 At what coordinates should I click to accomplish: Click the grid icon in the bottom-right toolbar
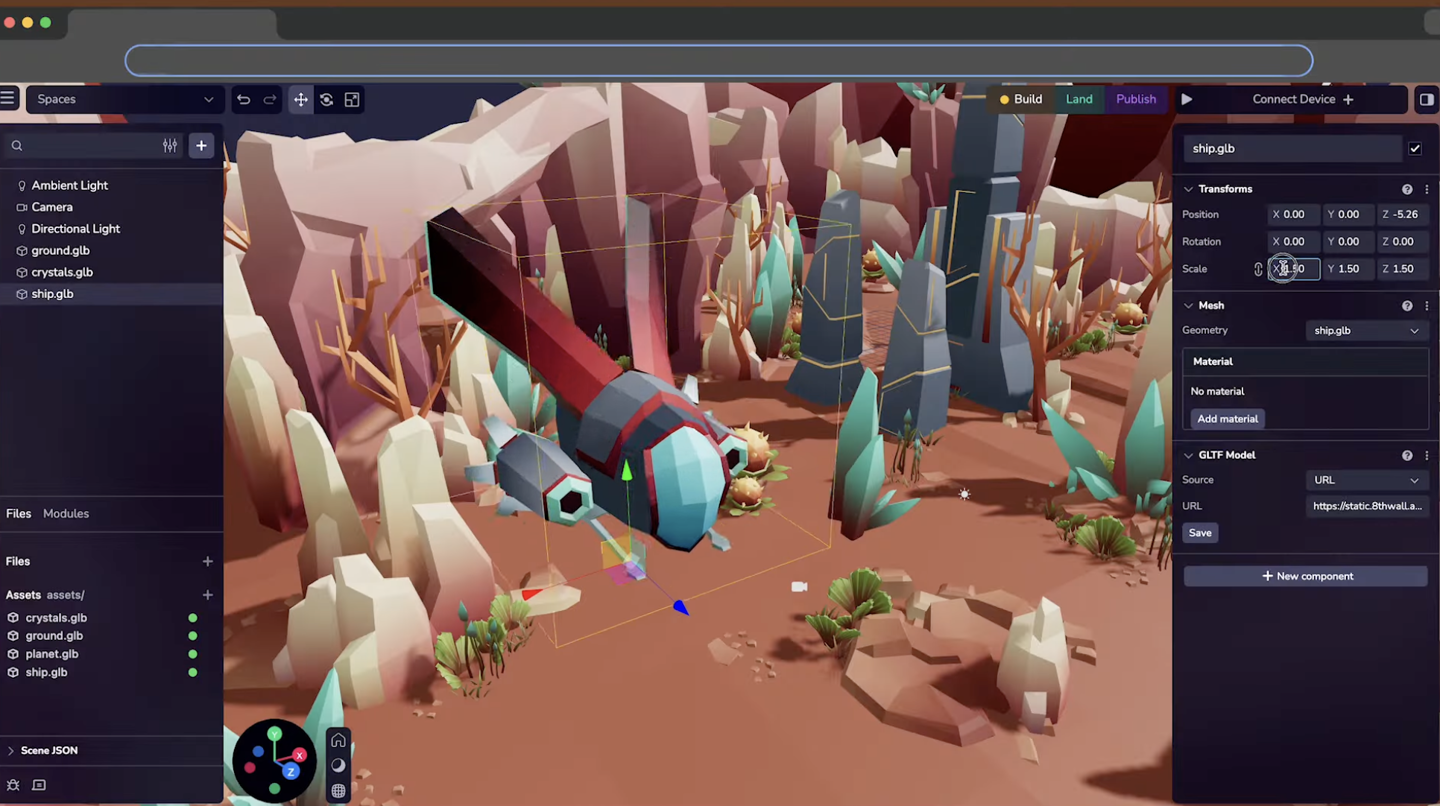[338, 790]
